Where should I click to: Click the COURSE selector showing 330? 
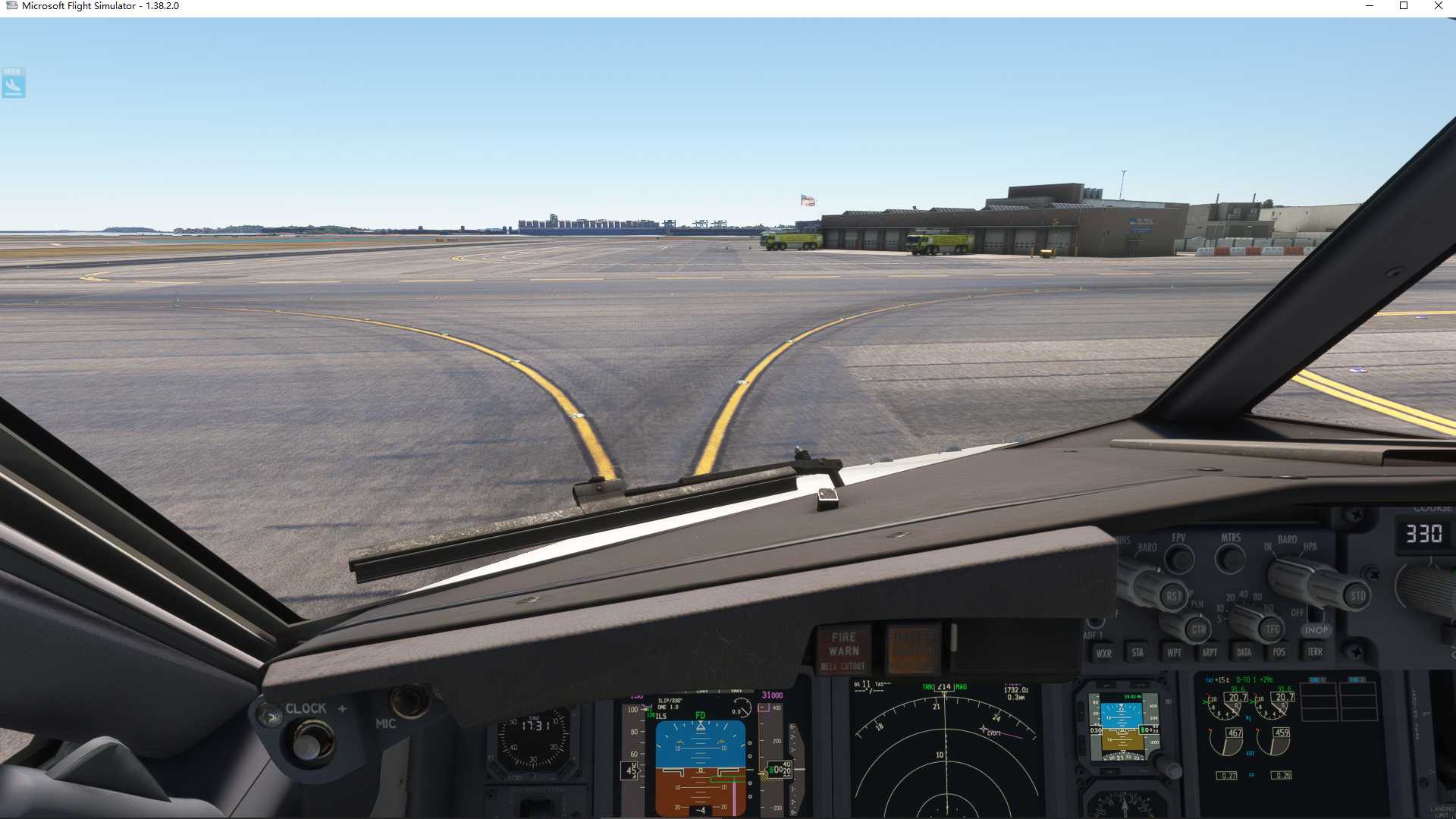pyautogui.click(x=1424, y=533)
